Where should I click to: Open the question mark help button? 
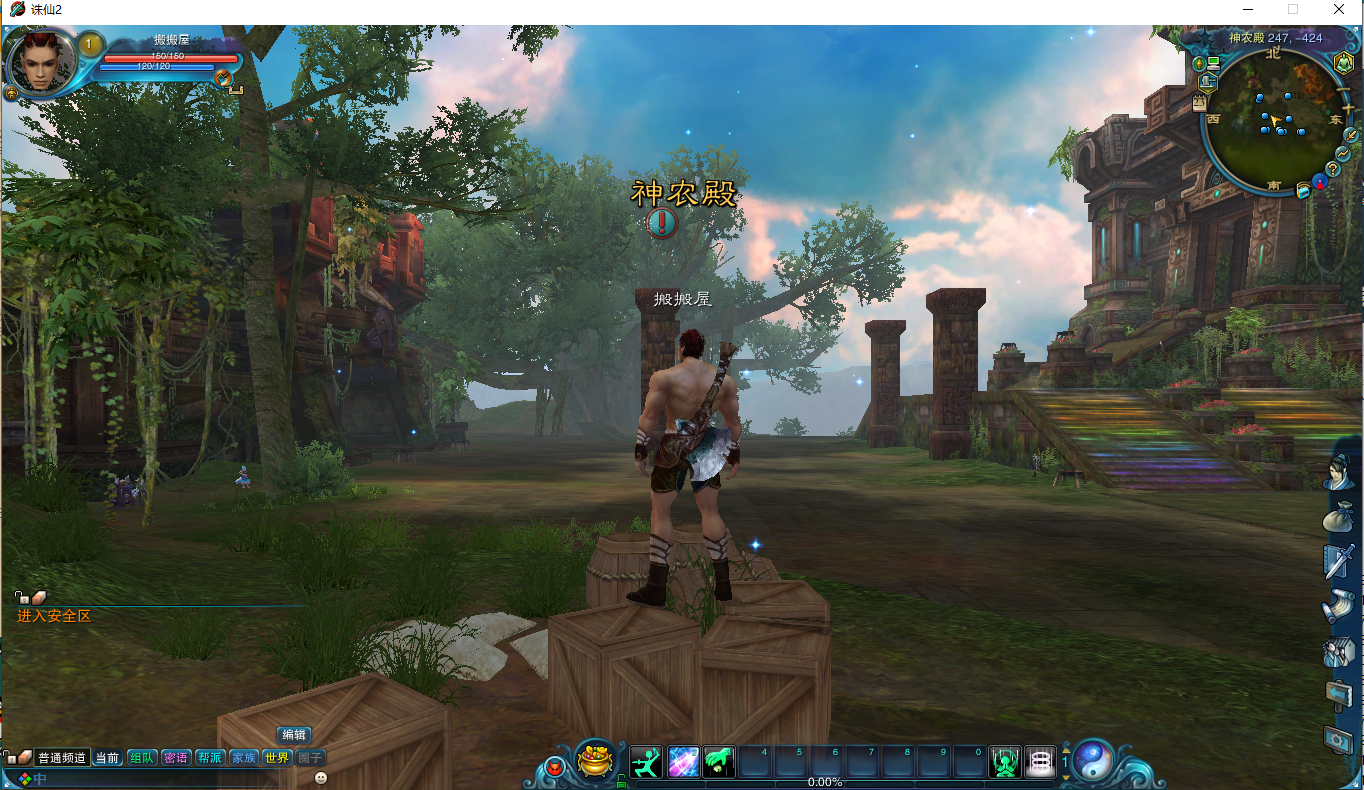pyautogui.click(x=1332, y=168)
